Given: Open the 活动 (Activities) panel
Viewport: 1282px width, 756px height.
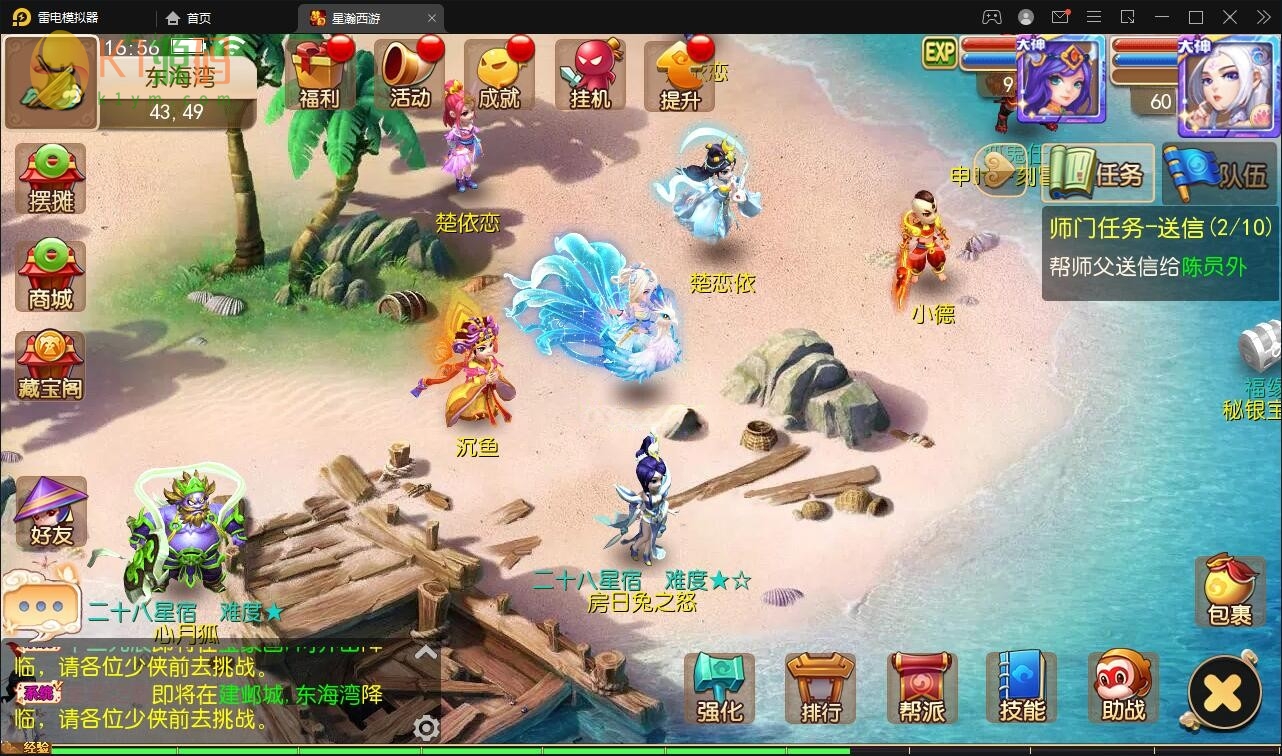Looking at the screenshot, I should click(408, 75).
